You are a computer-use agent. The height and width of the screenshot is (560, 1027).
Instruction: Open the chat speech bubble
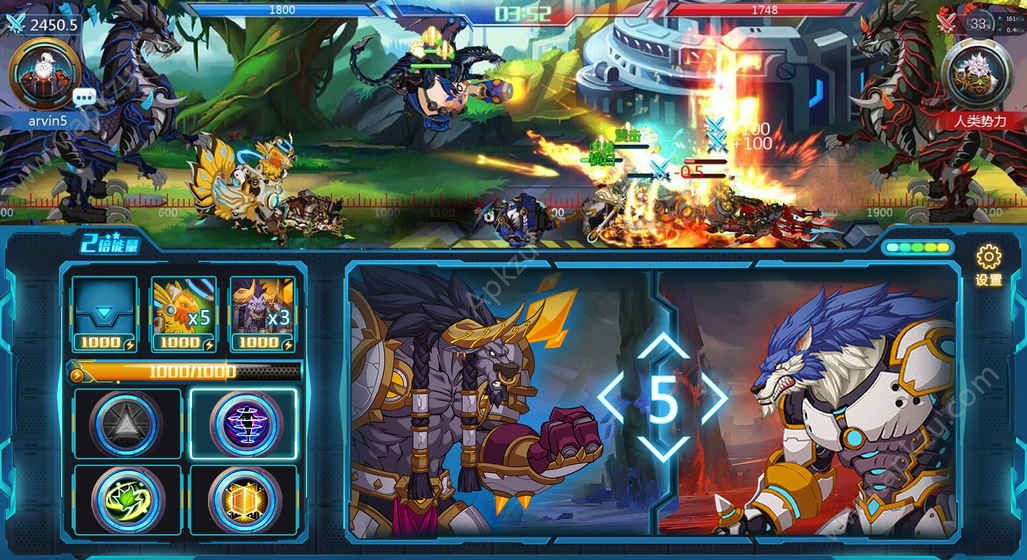85,97
